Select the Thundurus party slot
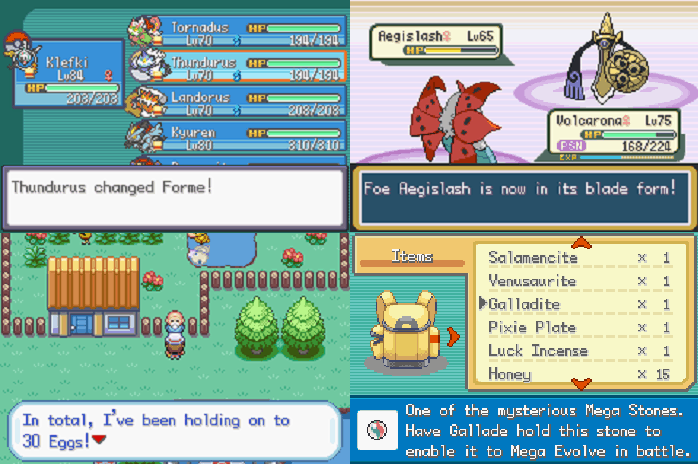The width and height of the screenshot is (698, 464). 236,67
